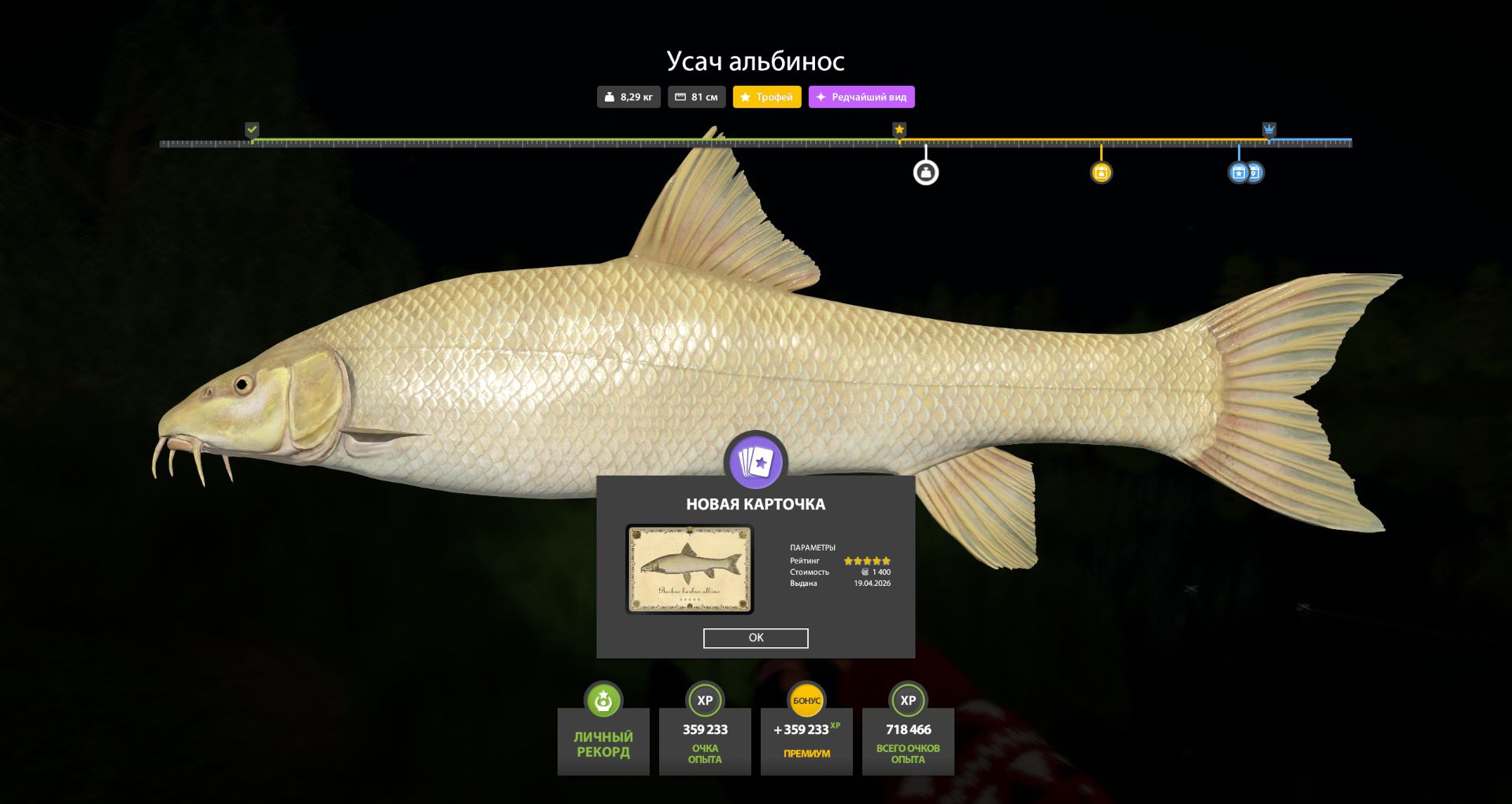Click the green checkmark marker on the scale
This screenshot has width=1512, height=804.
click(252, 129)
